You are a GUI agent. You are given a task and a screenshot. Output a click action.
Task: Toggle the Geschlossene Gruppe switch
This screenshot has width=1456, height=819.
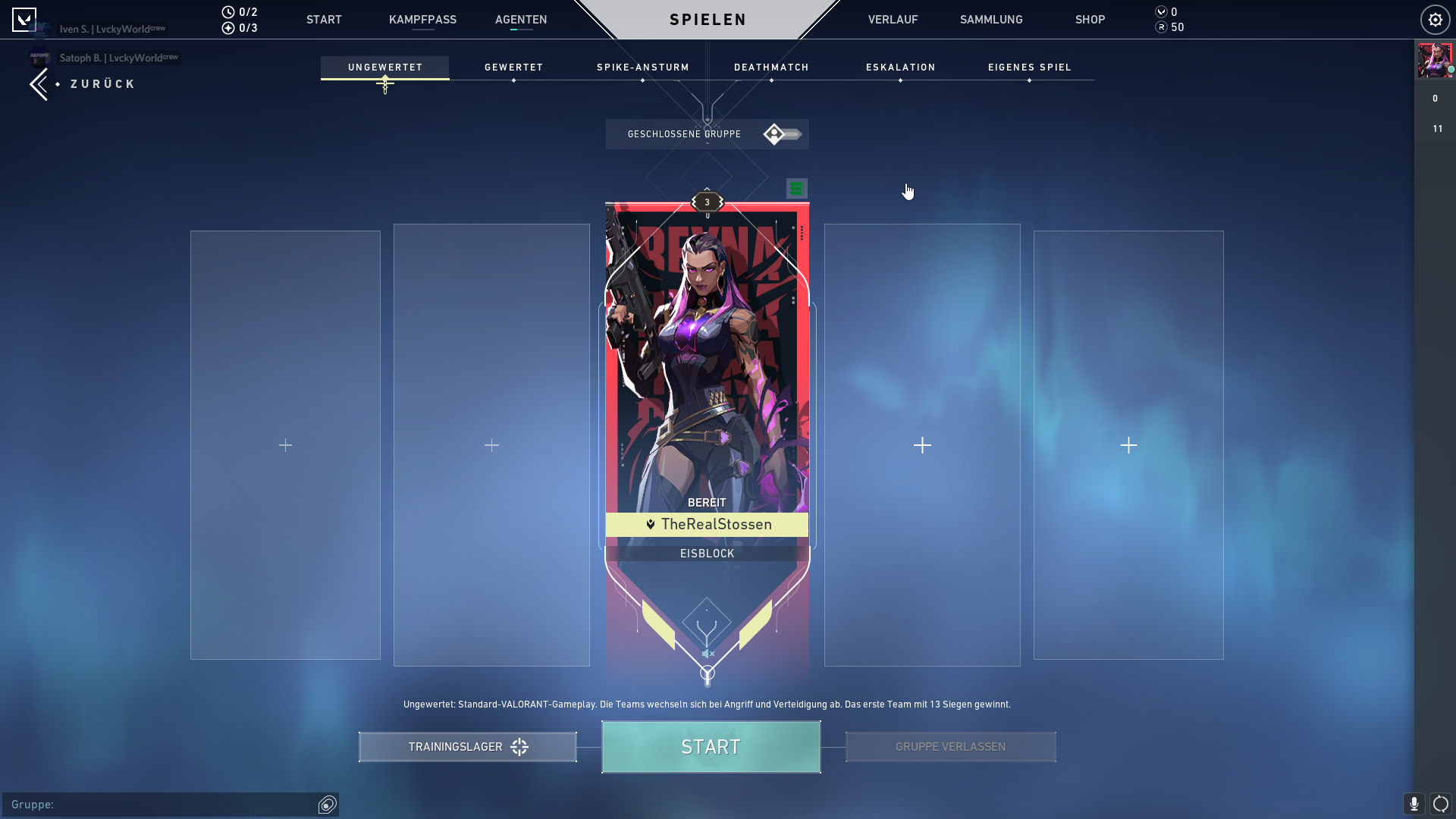(x=782, y=134)
